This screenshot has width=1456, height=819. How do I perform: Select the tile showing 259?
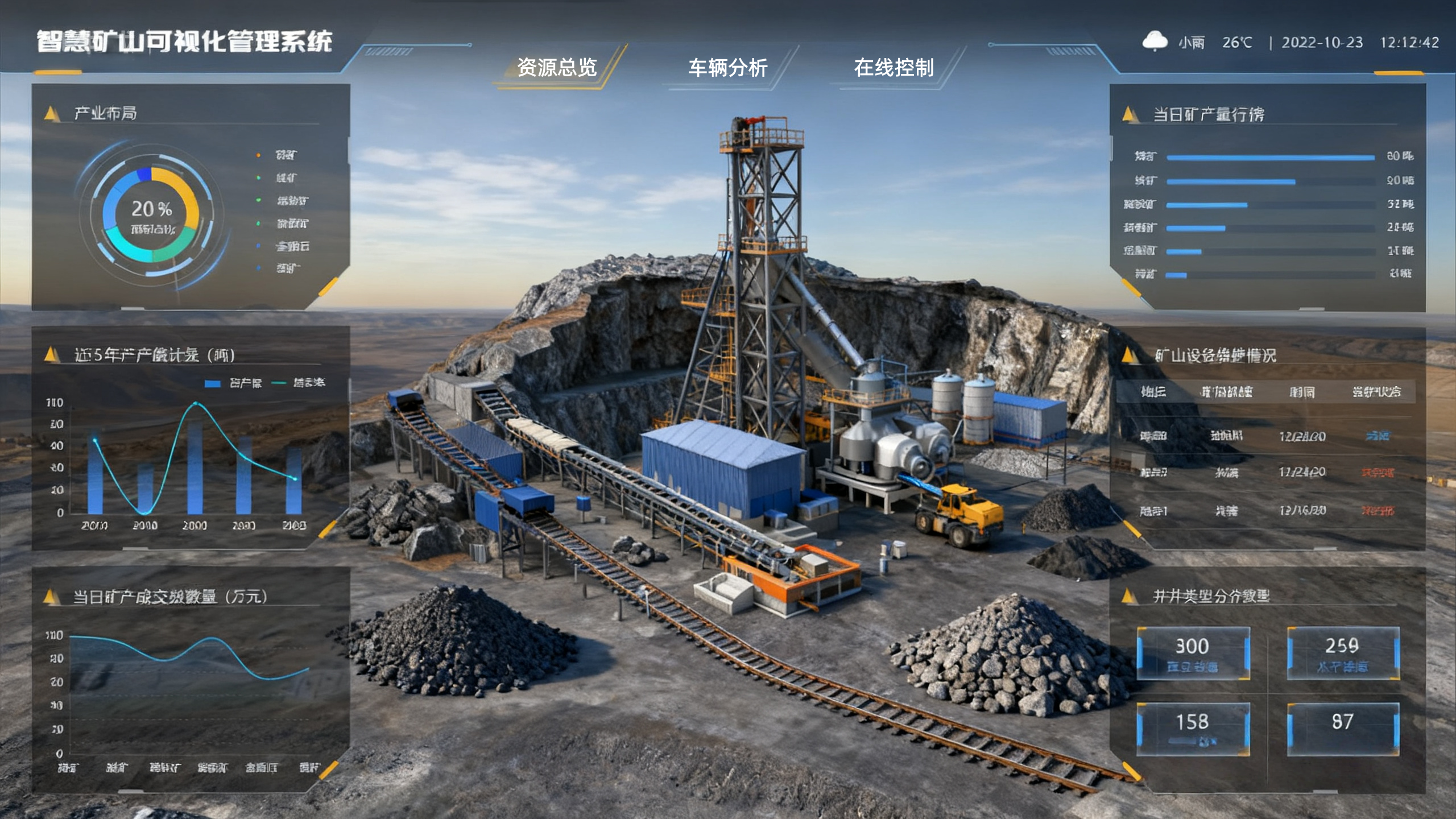[1343, 653]
